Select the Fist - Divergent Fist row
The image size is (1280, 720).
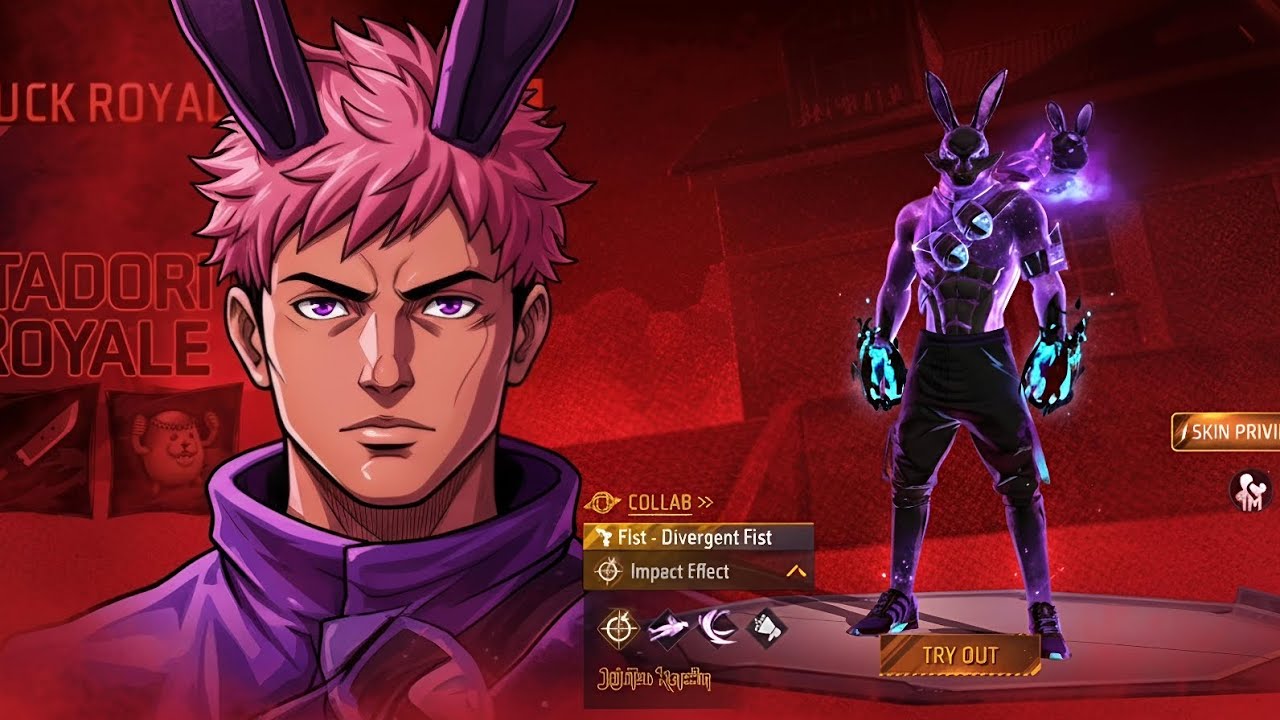698,537
